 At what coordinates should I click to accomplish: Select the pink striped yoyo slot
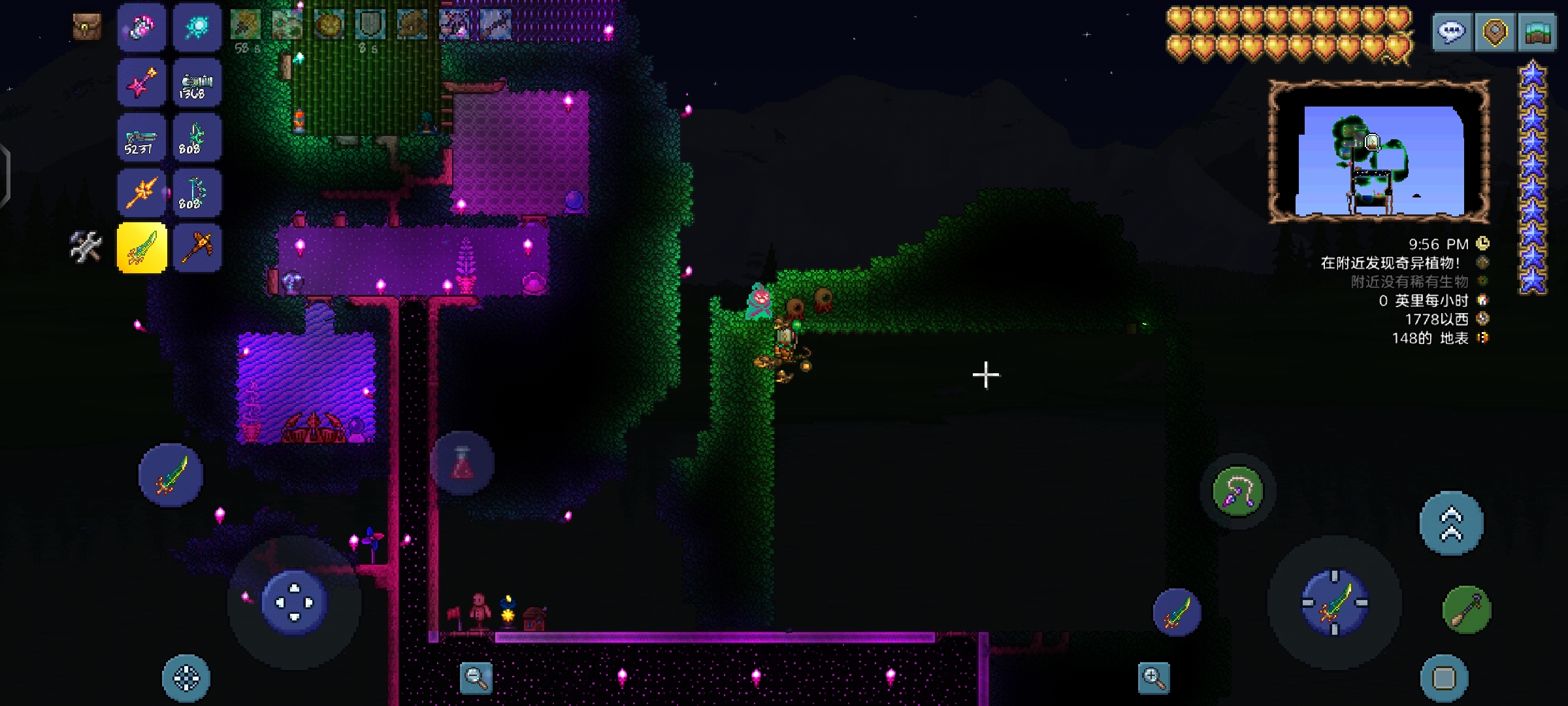click(x=142, y=27)
